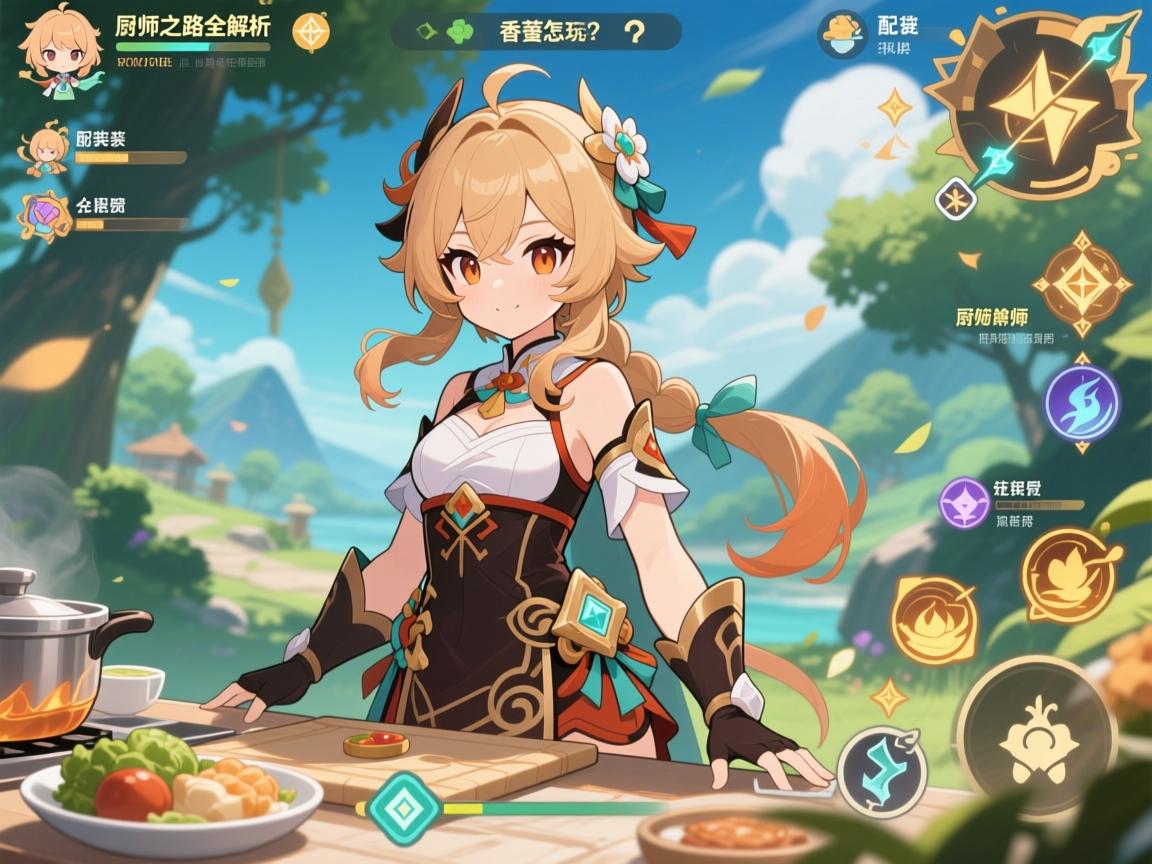The width and height of the screenshot is (1152, 864).
Task: Tap the large round flower attack button
Action: (x=1035, y=734)
